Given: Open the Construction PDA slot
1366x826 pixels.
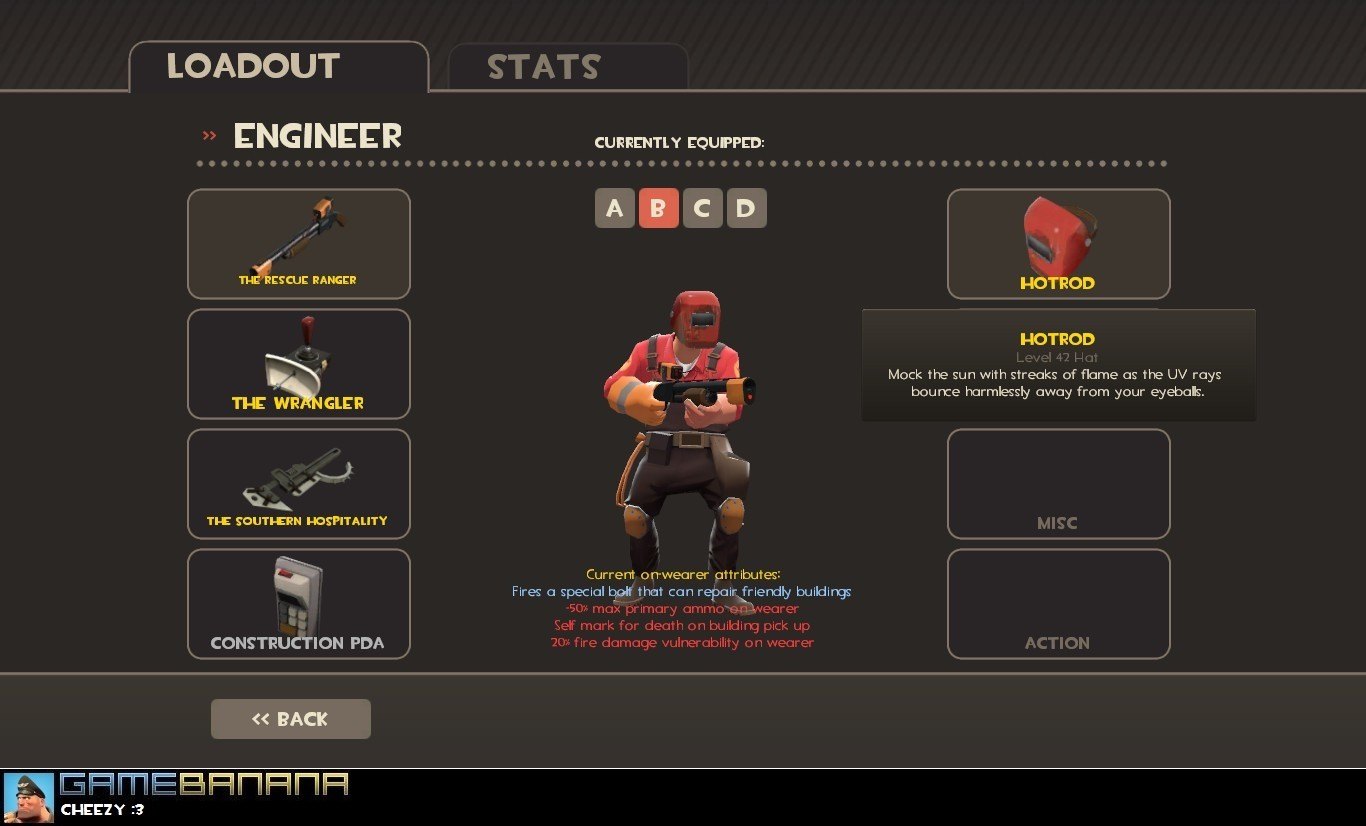Looking at the screenshot, I should tap(298, 603).
